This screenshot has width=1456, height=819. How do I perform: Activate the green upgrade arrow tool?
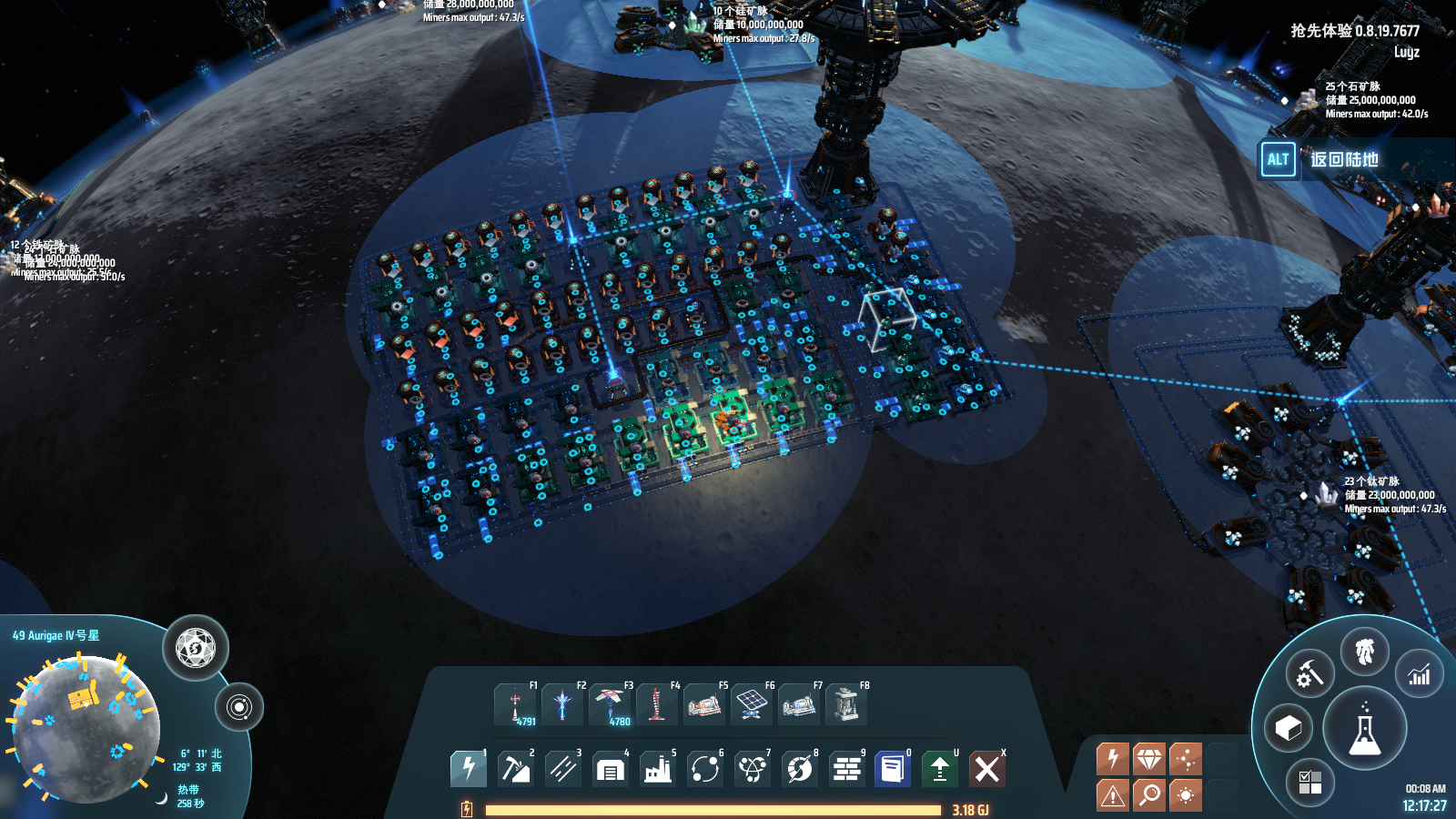pos(940,769)
